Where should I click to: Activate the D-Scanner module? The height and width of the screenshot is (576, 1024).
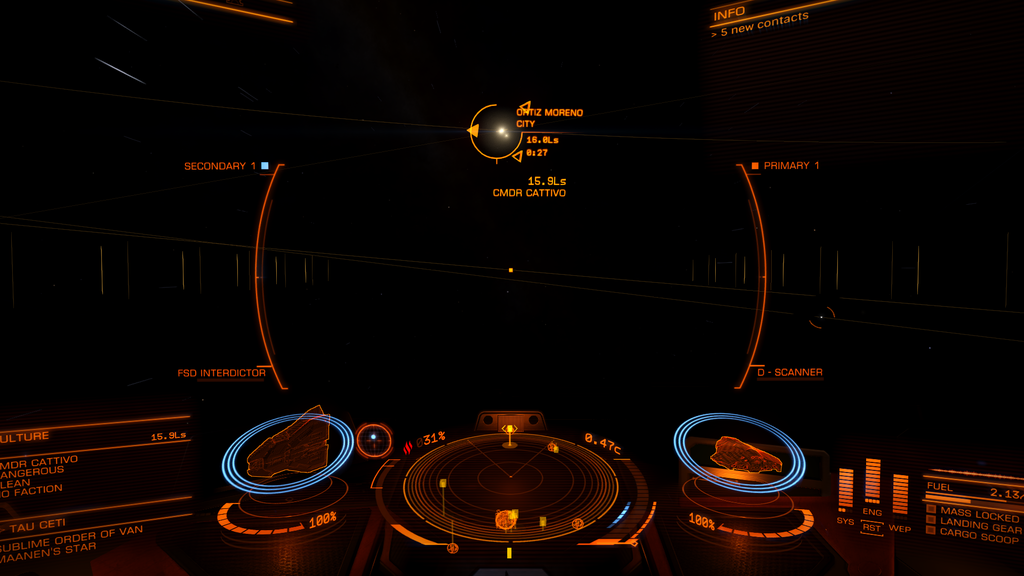pyautogui.click(x=789, y=372)
